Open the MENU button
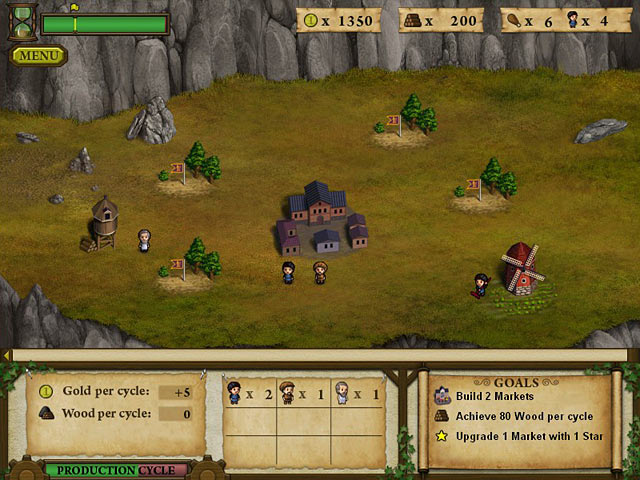 [39, 55]
